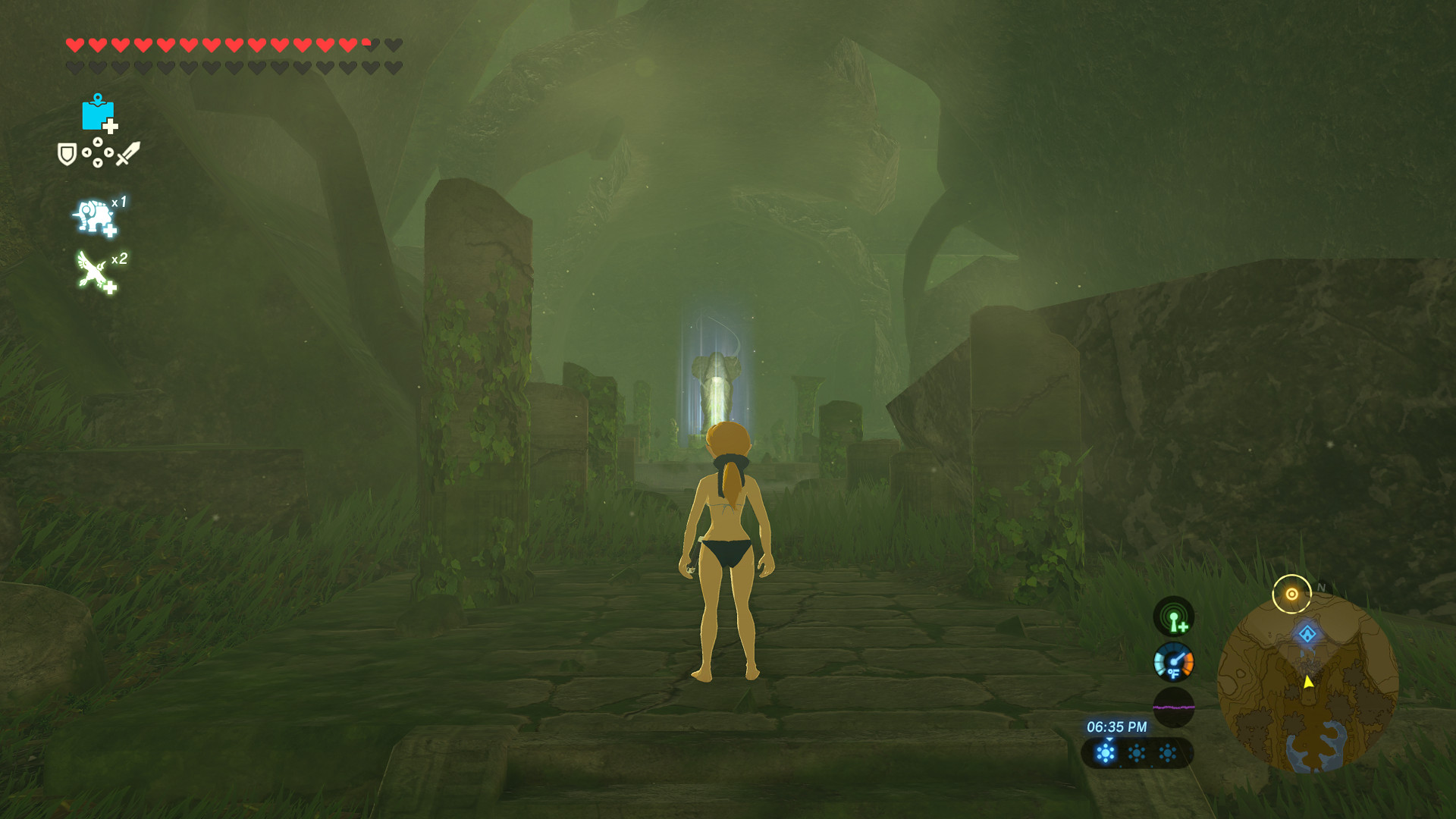Click the N compass label on the minimap

[1320, 587]
